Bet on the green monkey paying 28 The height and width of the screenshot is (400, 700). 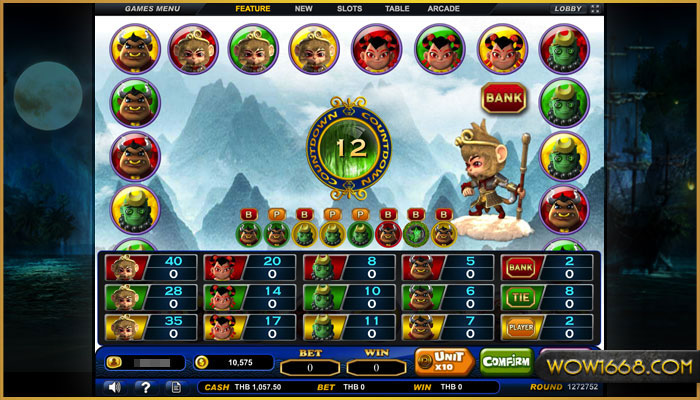tap(149, 297)
